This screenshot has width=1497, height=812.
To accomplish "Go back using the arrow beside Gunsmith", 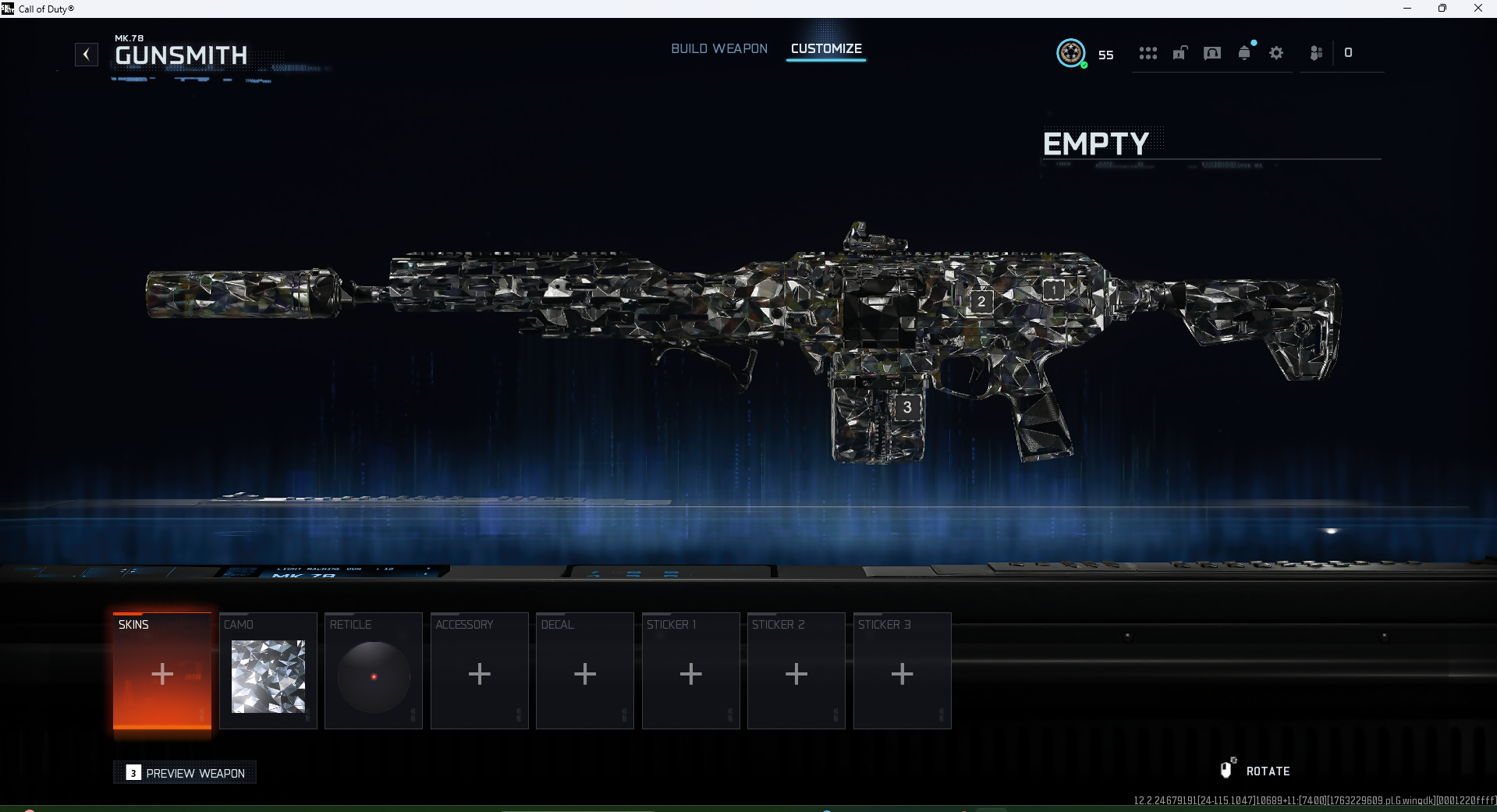I will (87, 55).
